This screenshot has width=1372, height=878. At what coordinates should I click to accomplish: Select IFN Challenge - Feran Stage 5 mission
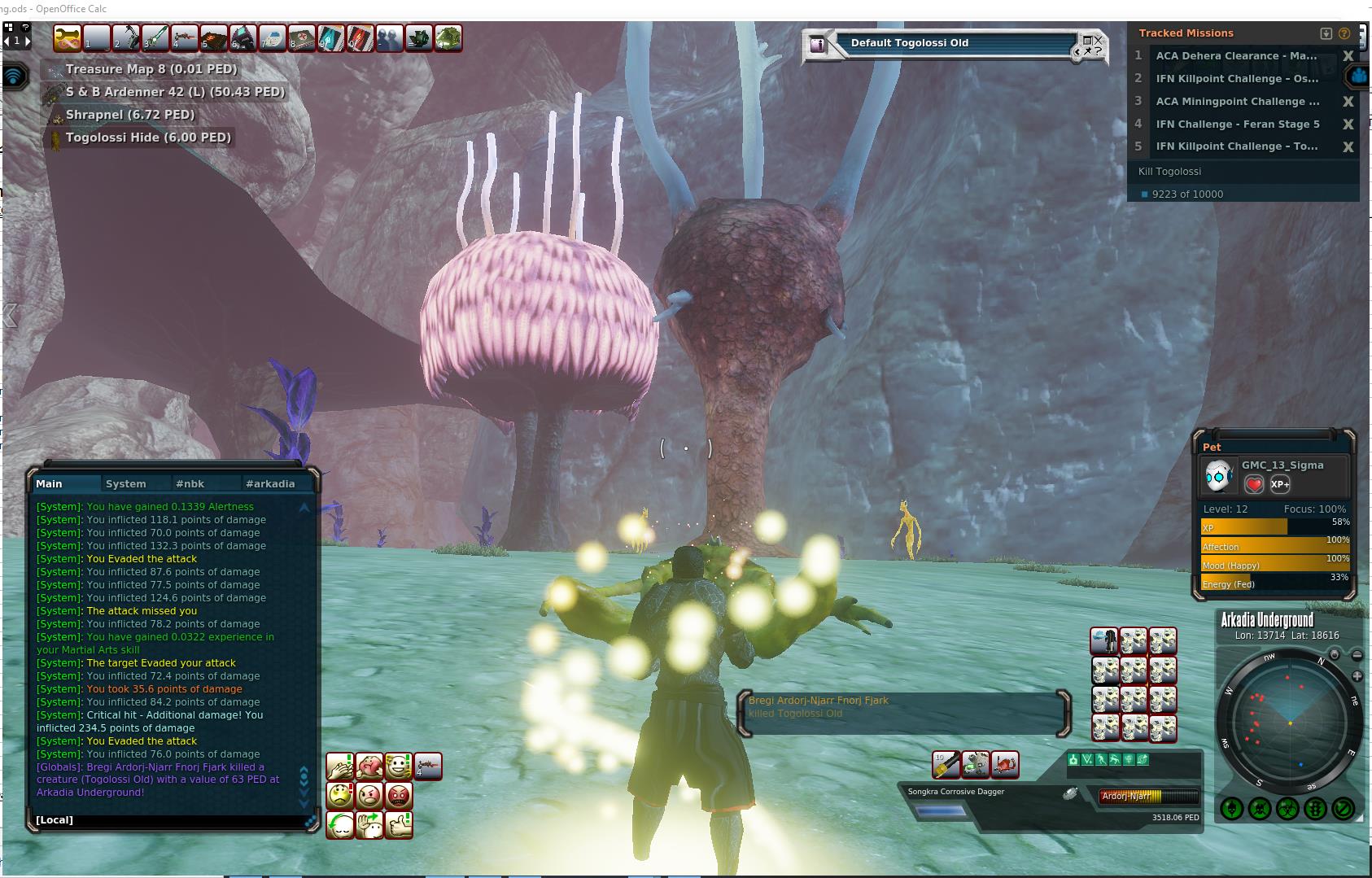pos(1237,124)
